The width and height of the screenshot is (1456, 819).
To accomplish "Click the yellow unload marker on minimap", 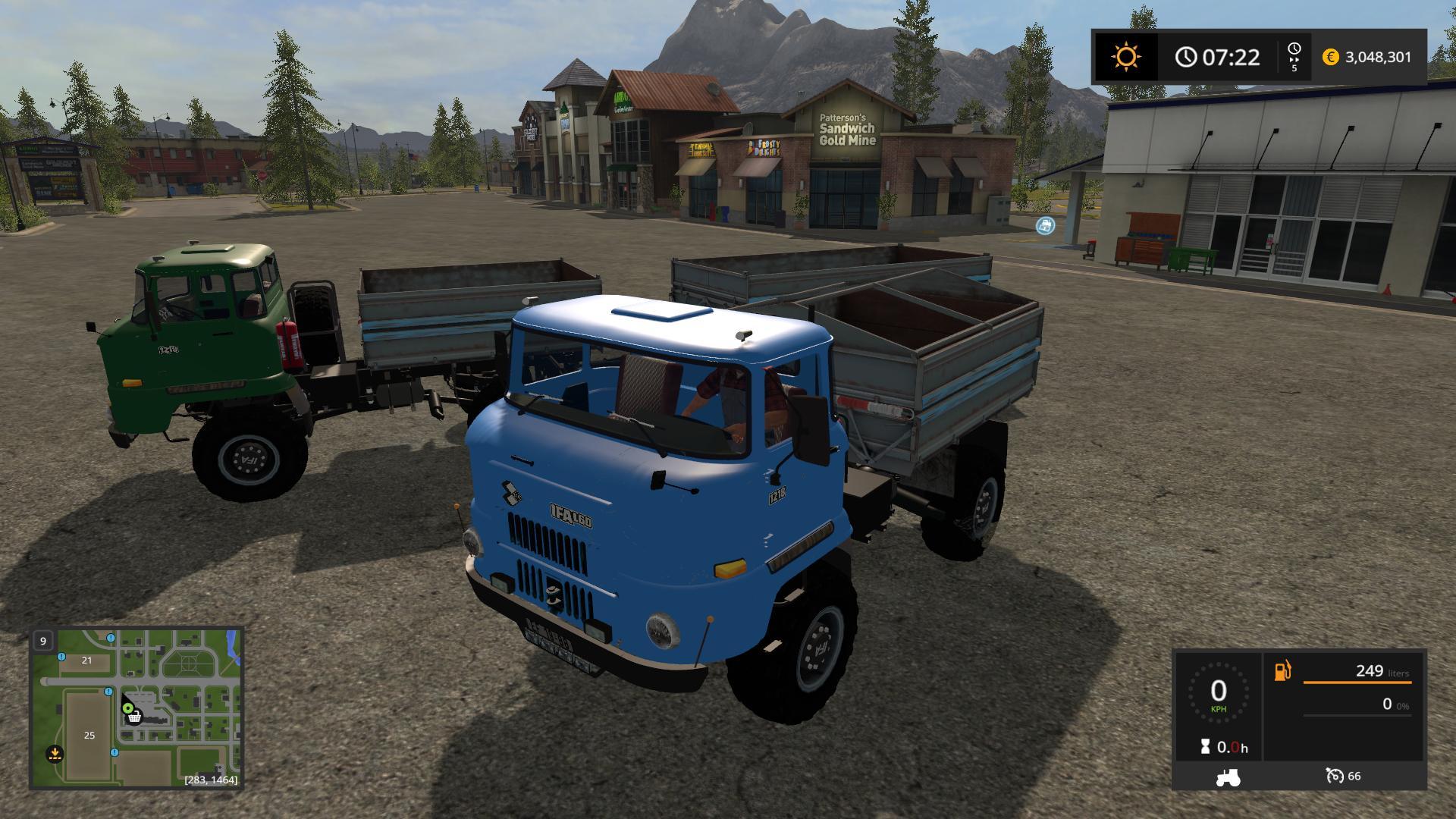I will [54, 754].
